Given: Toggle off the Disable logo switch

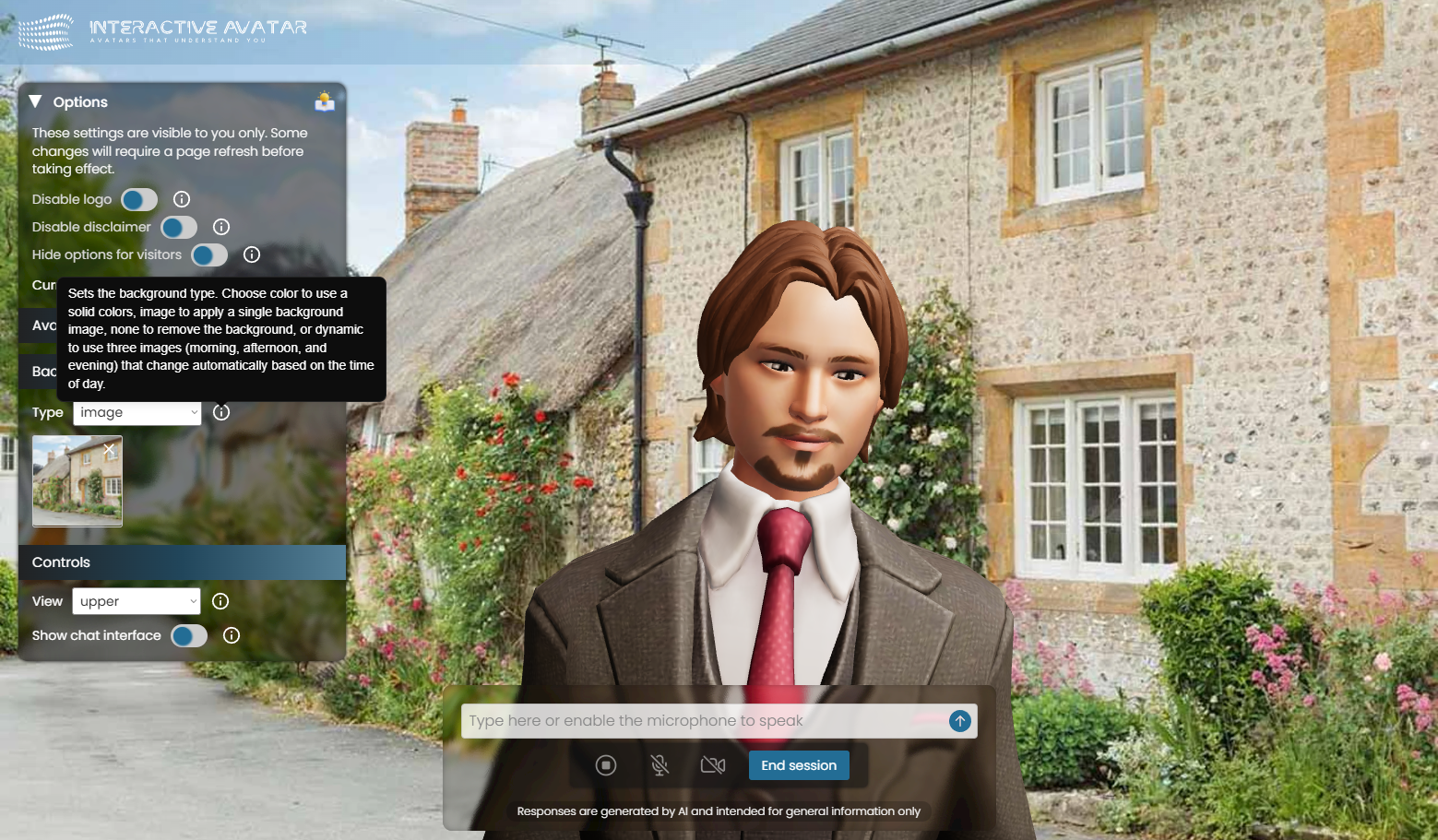Looking at the screenshot, I should coord(138,199).
